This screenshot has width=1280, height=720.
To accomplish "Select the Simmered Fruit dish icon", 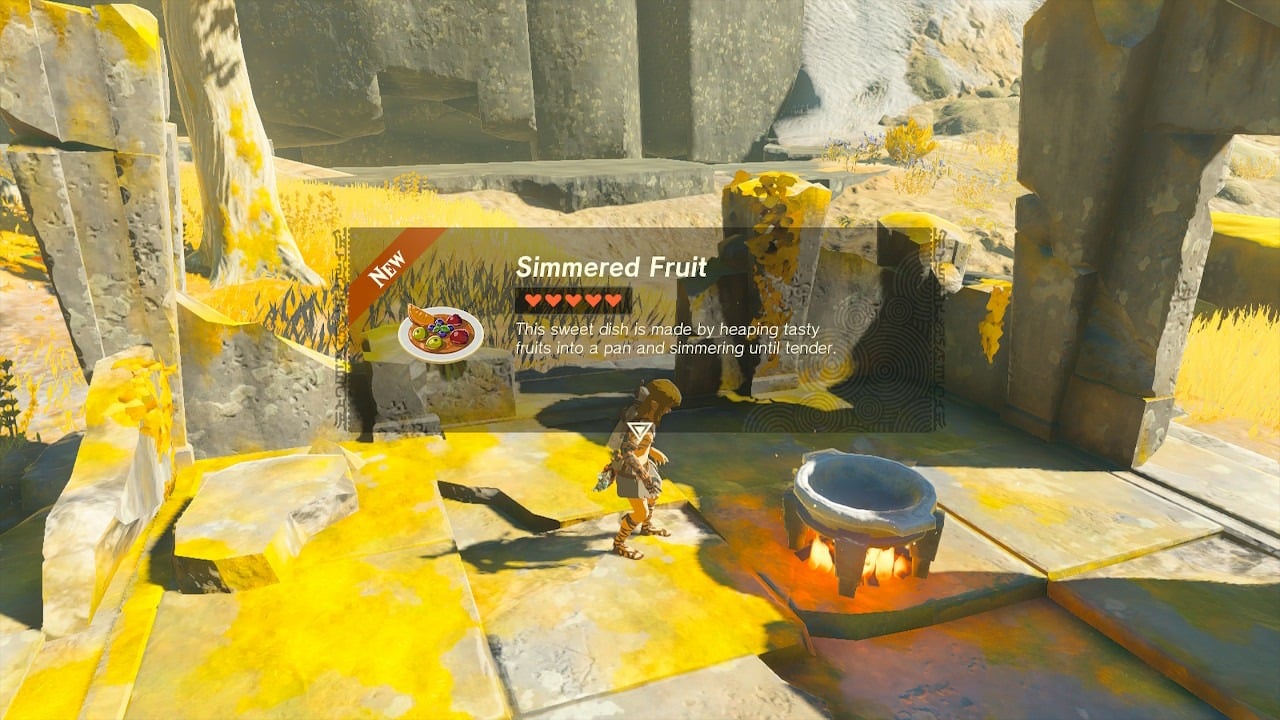I will [x=441, y=333].
